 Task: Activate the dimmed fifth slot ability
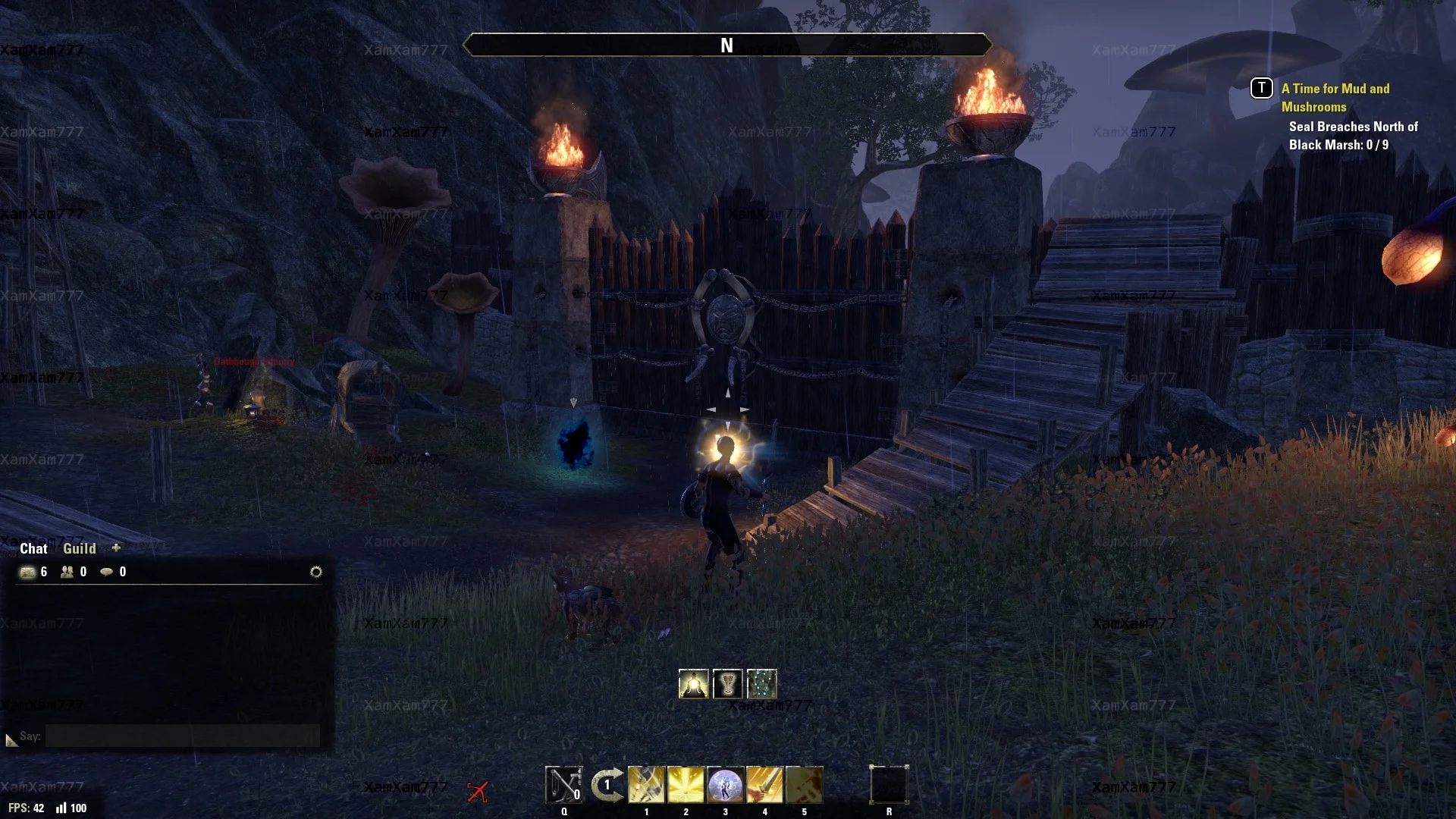tap(804, 785)
